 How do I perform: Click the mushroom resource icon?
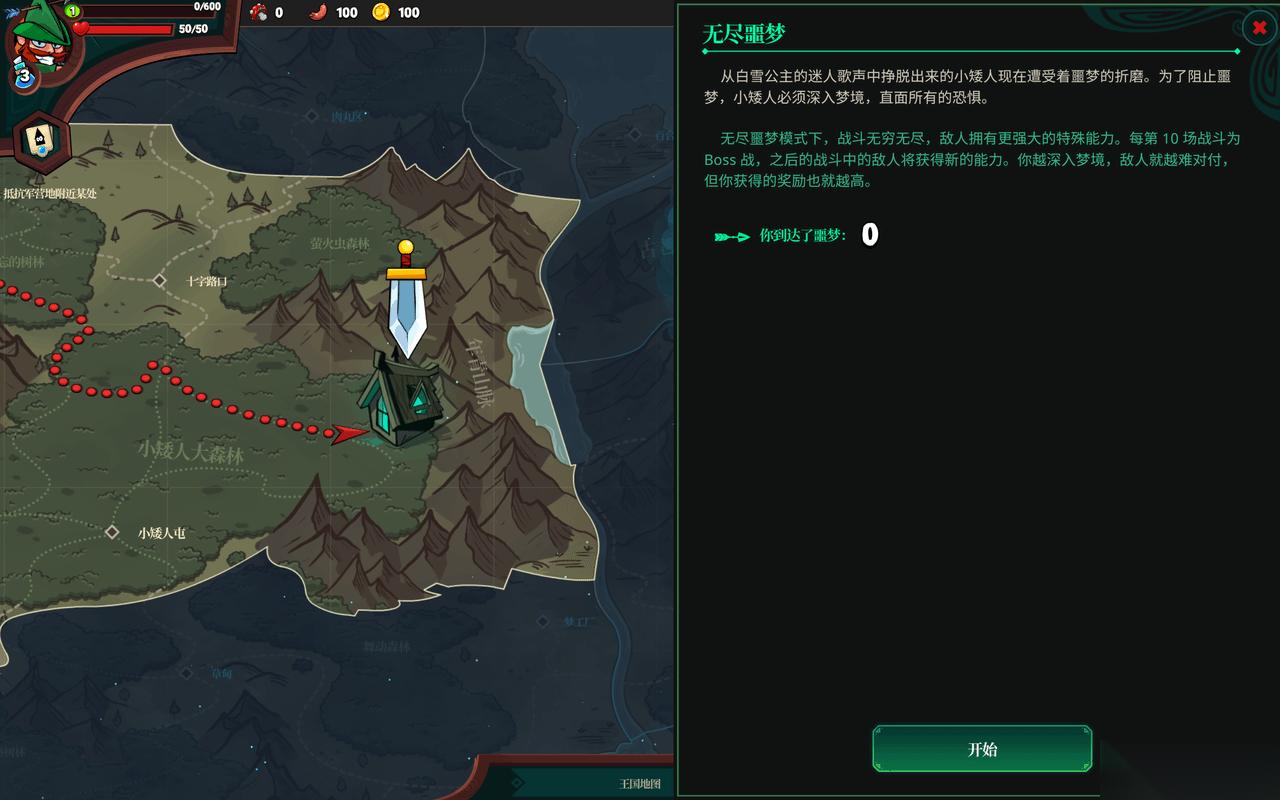(x=254, y=13)
